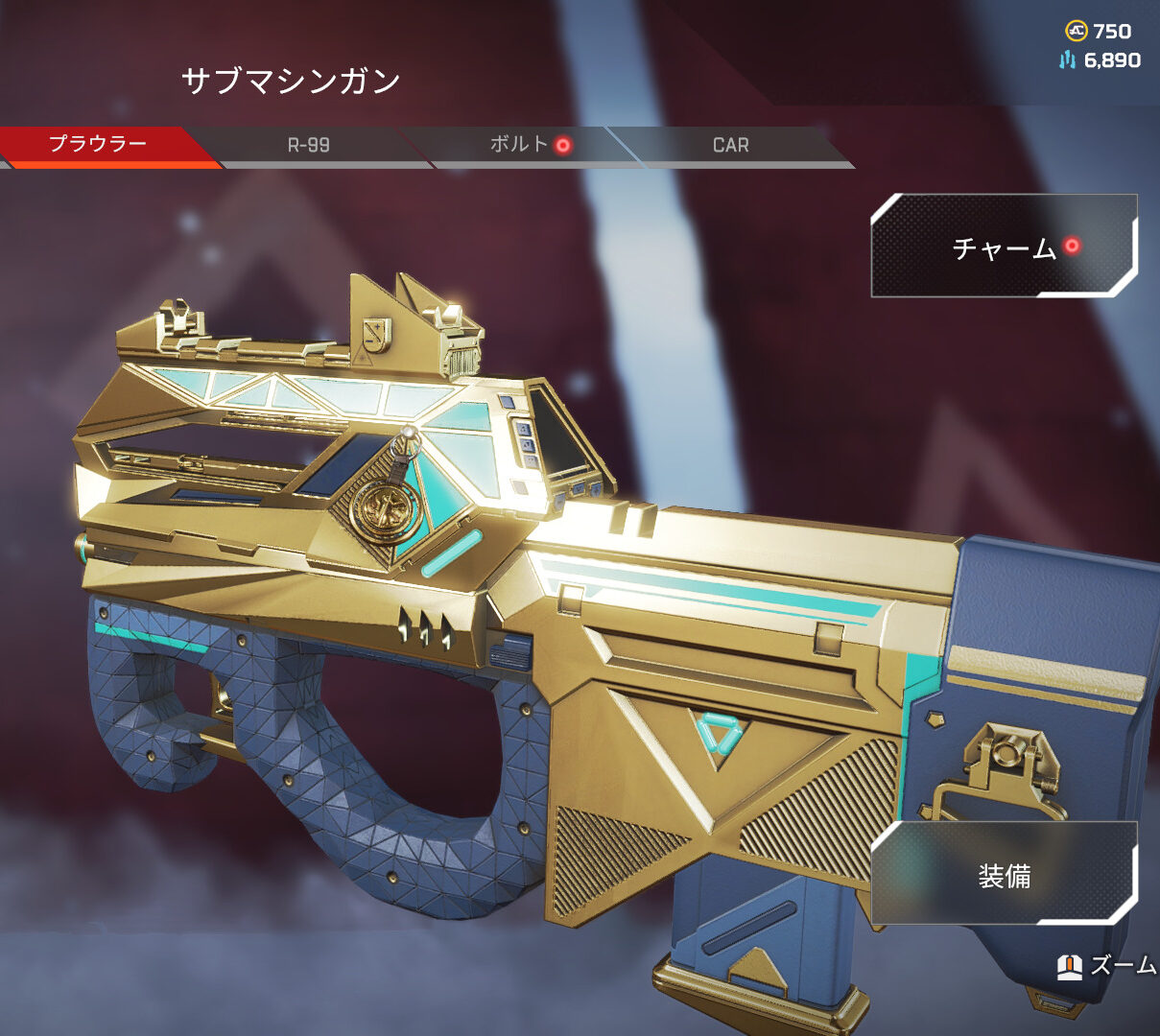The height and width of the screenshot is (1036, 1160).
Task: Click the 装備 equip button
Action: tap(1004, 875)
